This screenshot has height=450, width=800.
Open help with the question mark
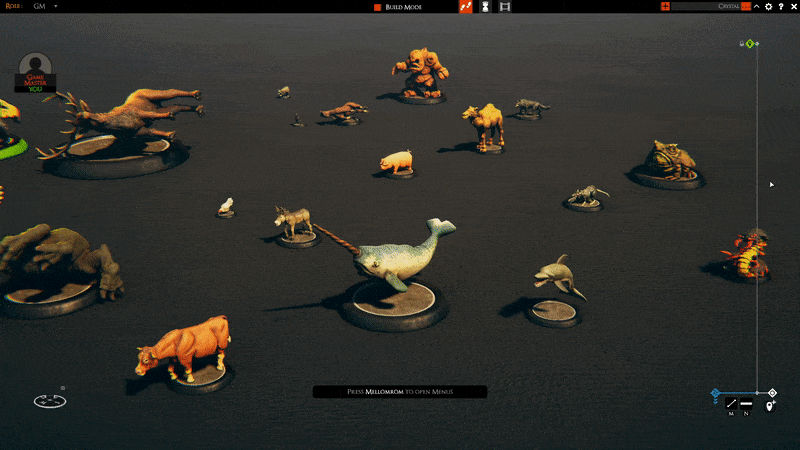[x=780, y=7]
